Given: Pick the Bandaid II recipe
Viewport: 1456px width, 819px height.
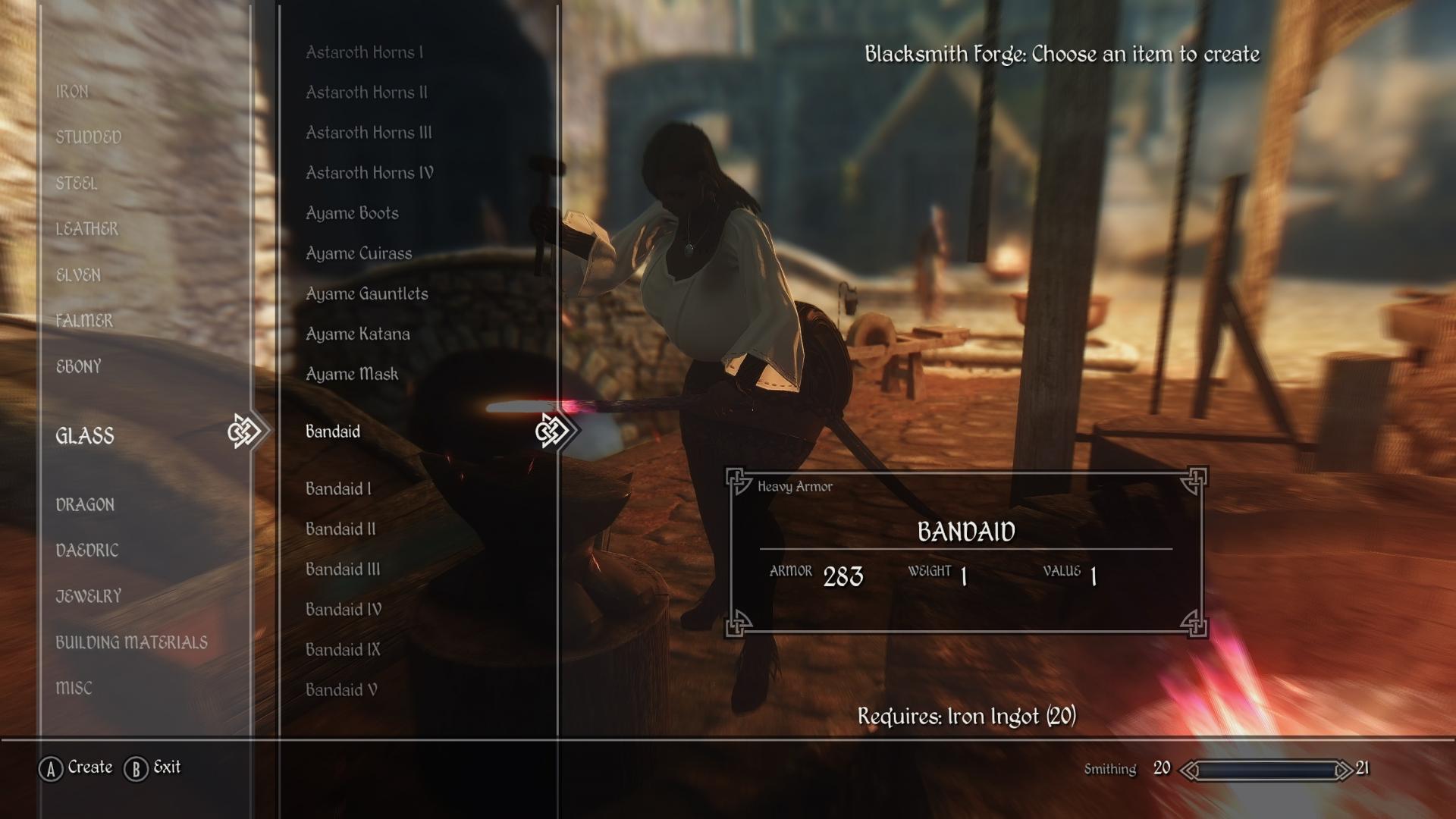Looking at the screenshot, I should click(x=341, y=529).
